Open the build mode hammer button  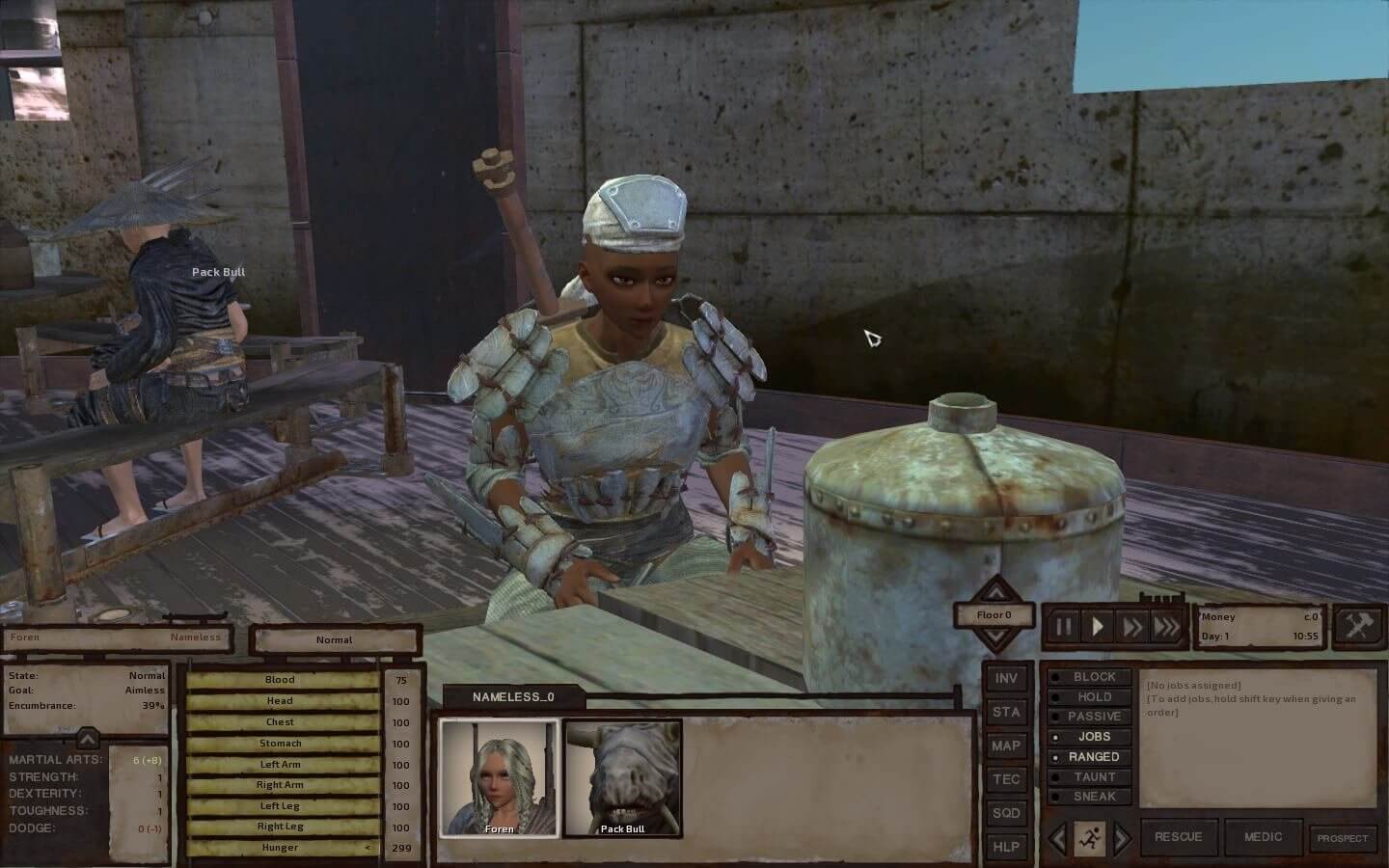pyautogui.click(x=1358, y=627)
